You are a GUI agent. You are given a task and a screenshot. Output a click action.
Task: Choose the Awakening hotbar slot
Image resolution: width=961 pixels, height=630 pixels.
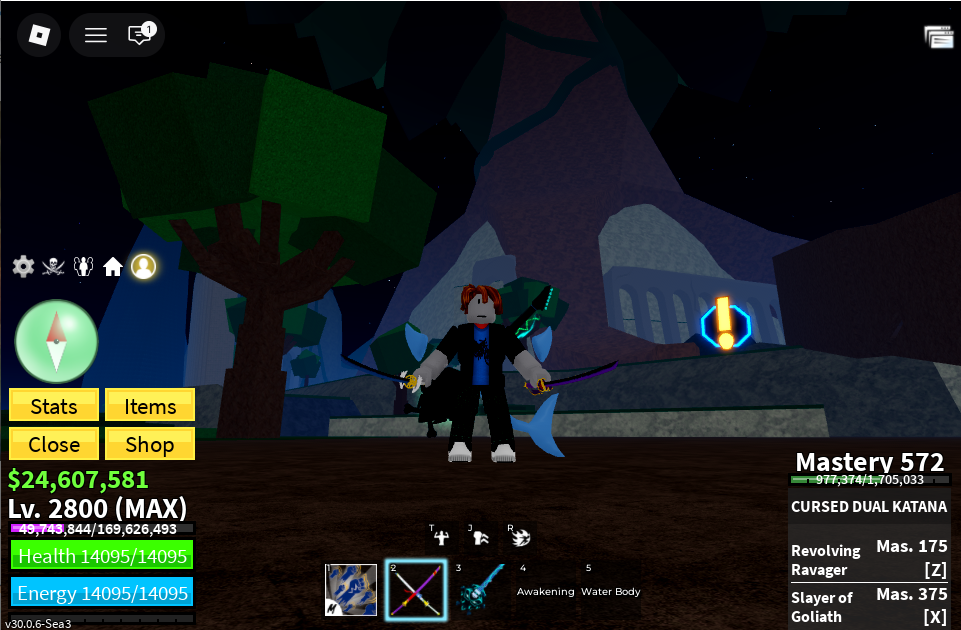click(545, 590)
